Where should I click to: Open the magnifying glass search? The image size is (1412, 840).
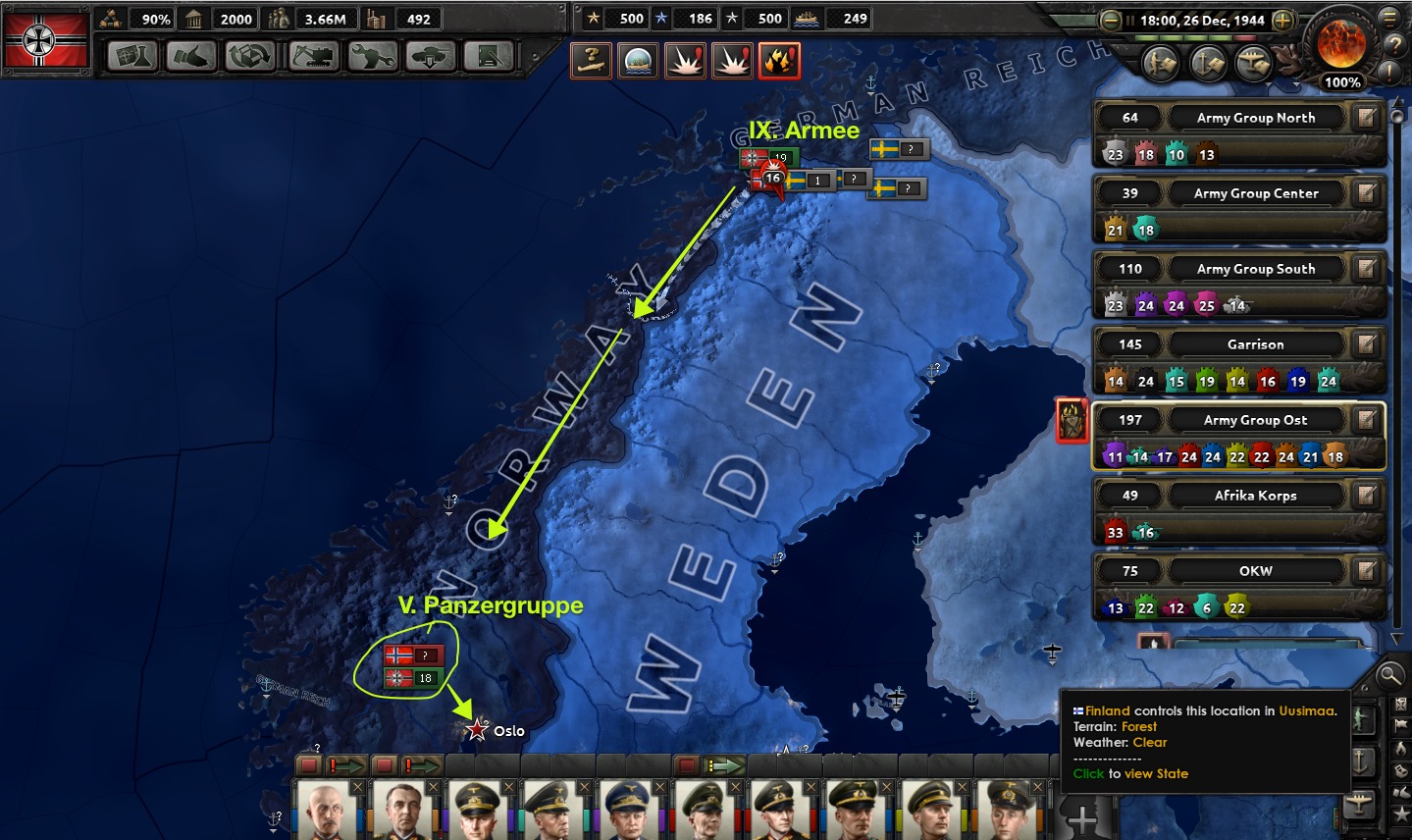1388,674
